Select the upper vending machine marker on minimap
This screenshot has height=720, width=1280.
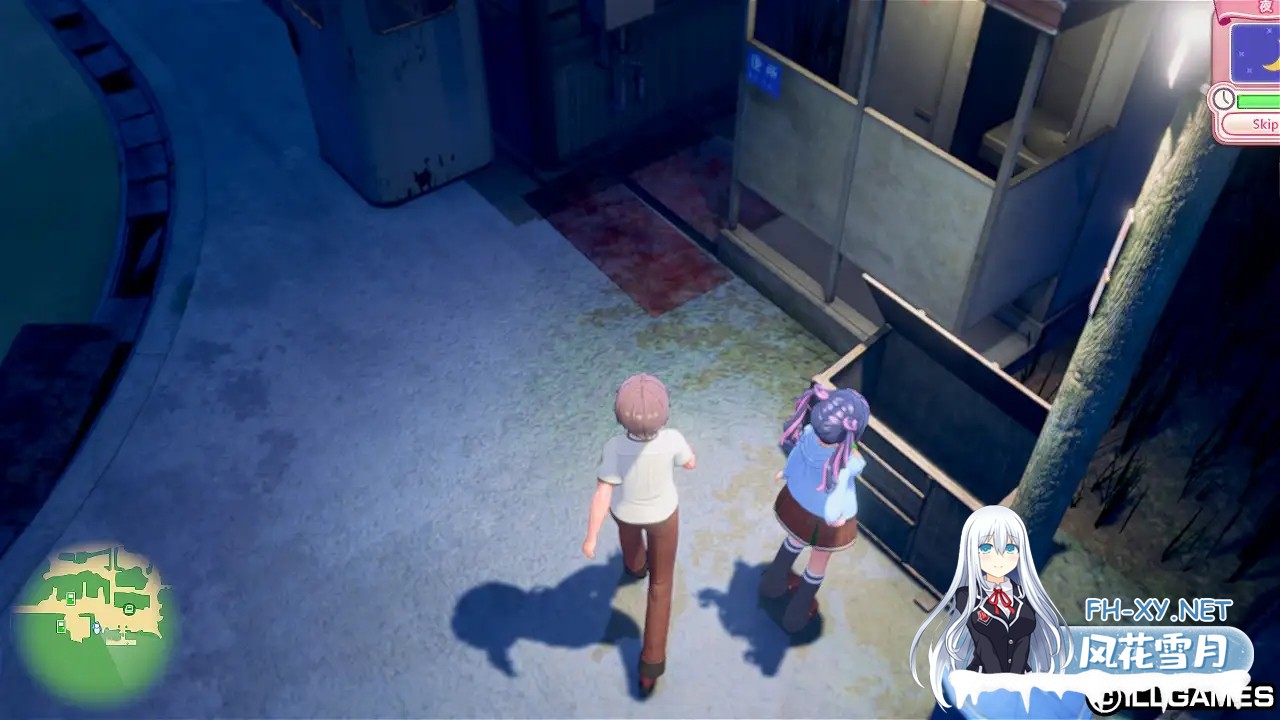(71, 598)
